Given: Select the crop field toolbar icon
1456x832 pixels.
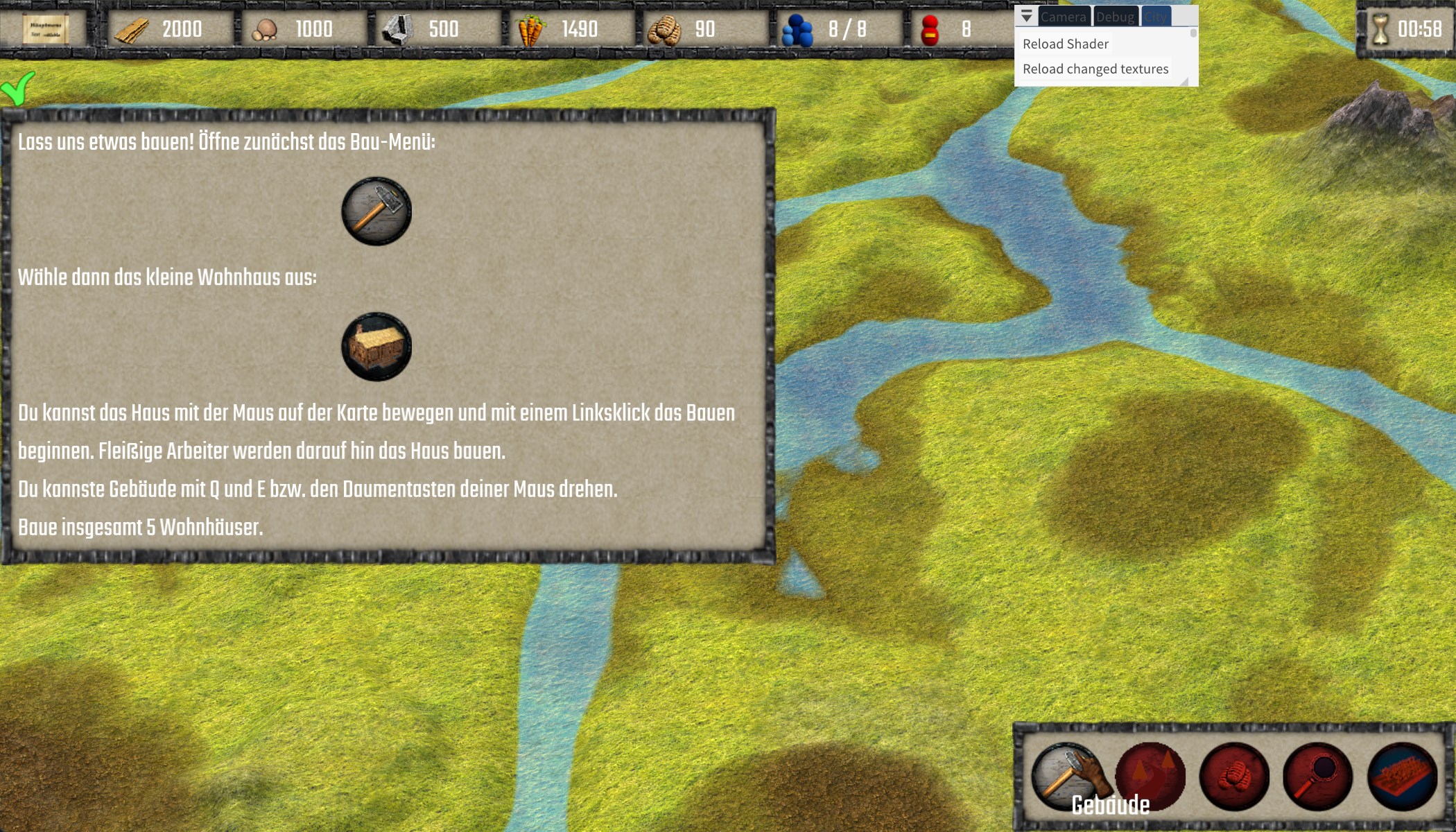Looking at the screenshot, I should pos(1401,776).
